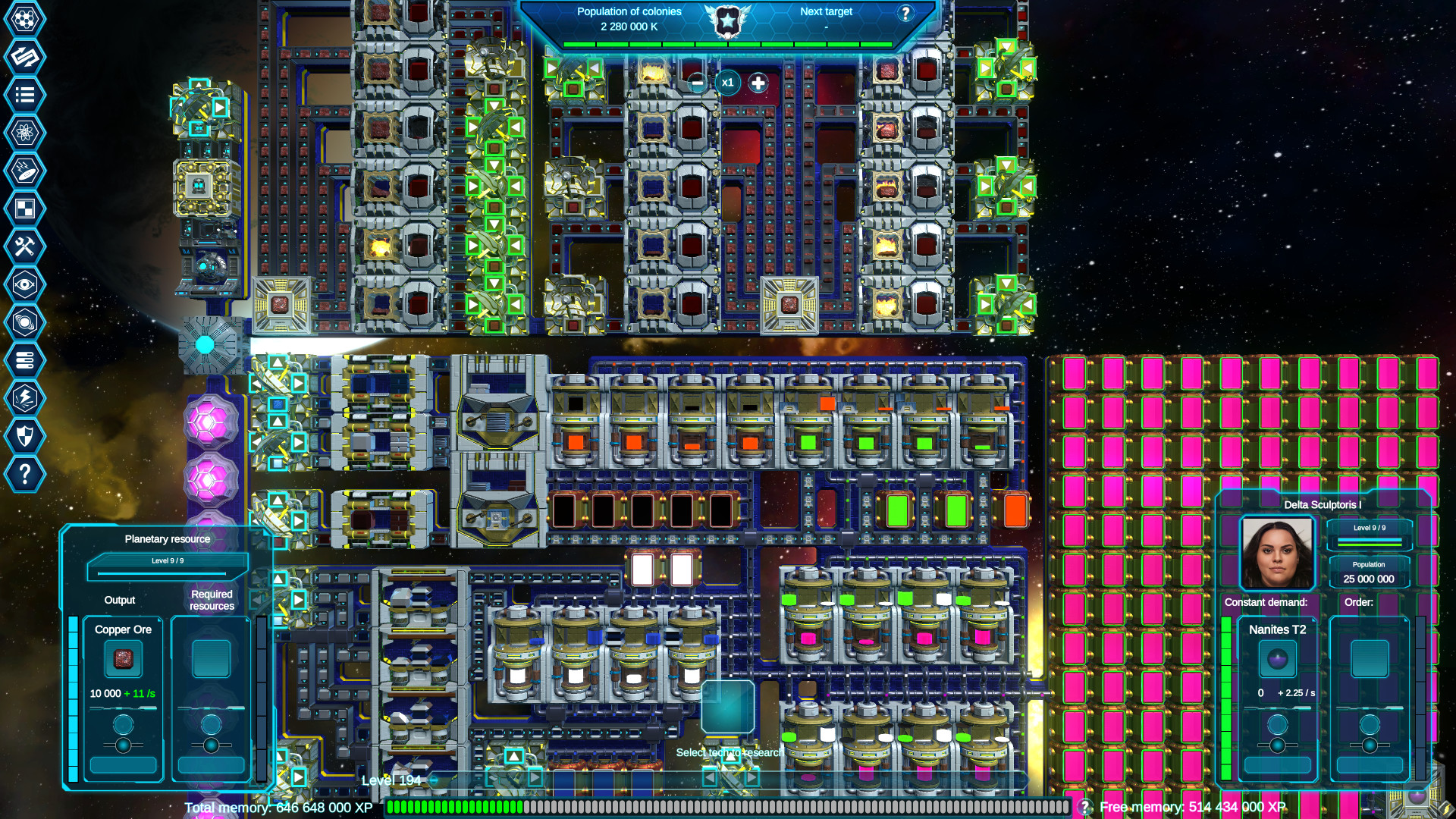This screenshot has height=819, width=1456.
Task: Click the Delta Sculptoris I colonist portrait
Action: click(1277, 551)
